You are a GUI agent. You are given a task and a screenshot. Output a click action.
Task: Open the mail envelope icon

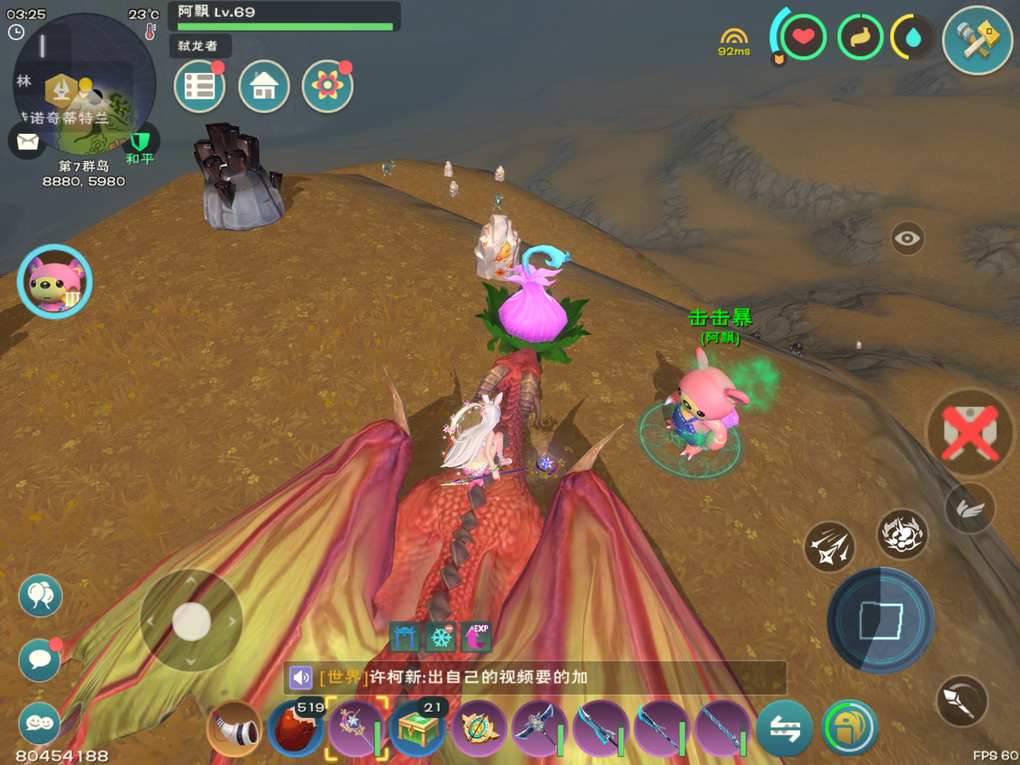[26, 140]
